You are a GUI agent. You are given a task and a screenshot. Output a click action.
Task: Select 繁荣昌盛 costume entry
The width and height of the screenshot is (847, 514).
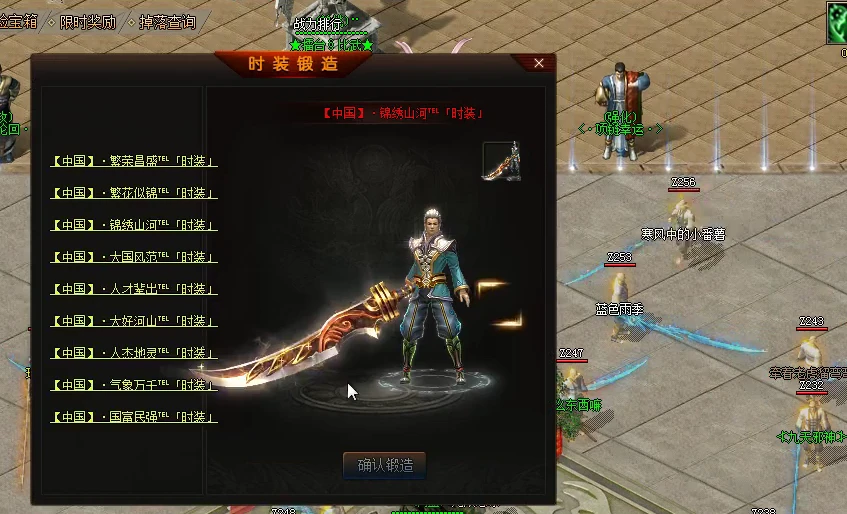[x=134, y=161]
